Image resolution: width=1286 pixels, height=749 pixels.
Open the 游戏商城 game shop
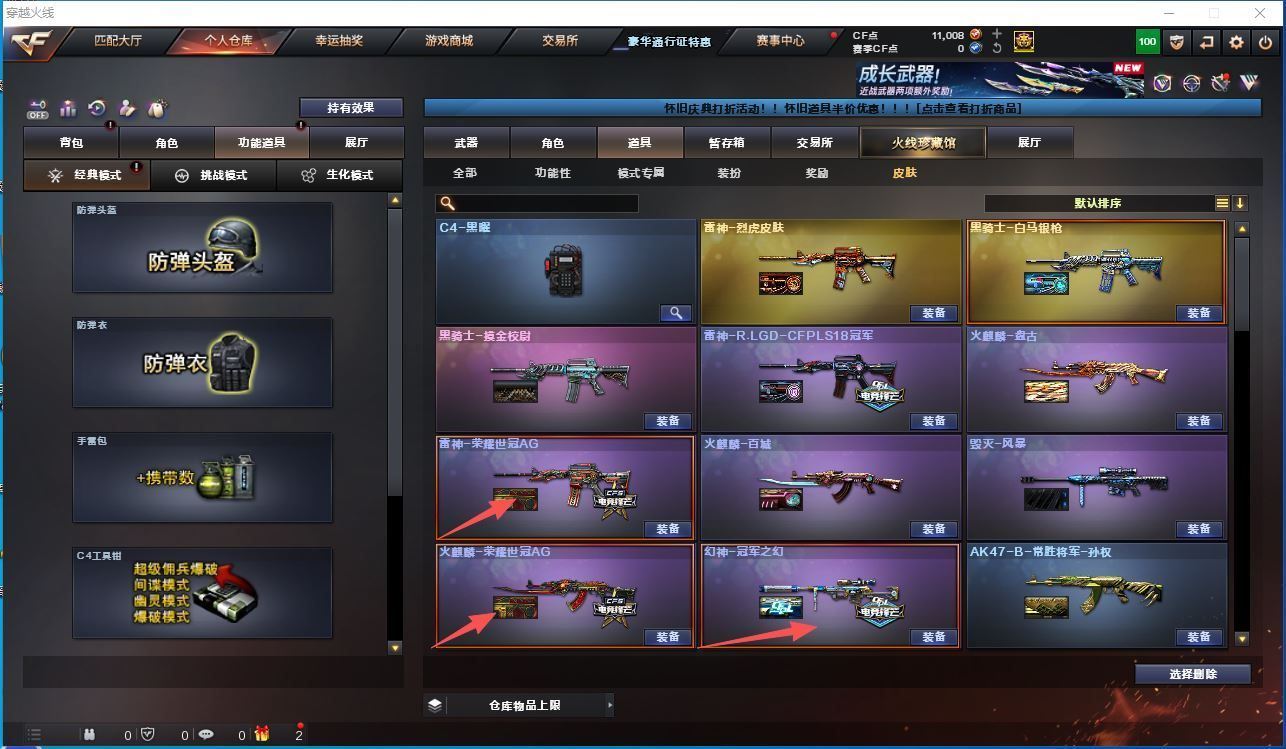pos(449,42)
